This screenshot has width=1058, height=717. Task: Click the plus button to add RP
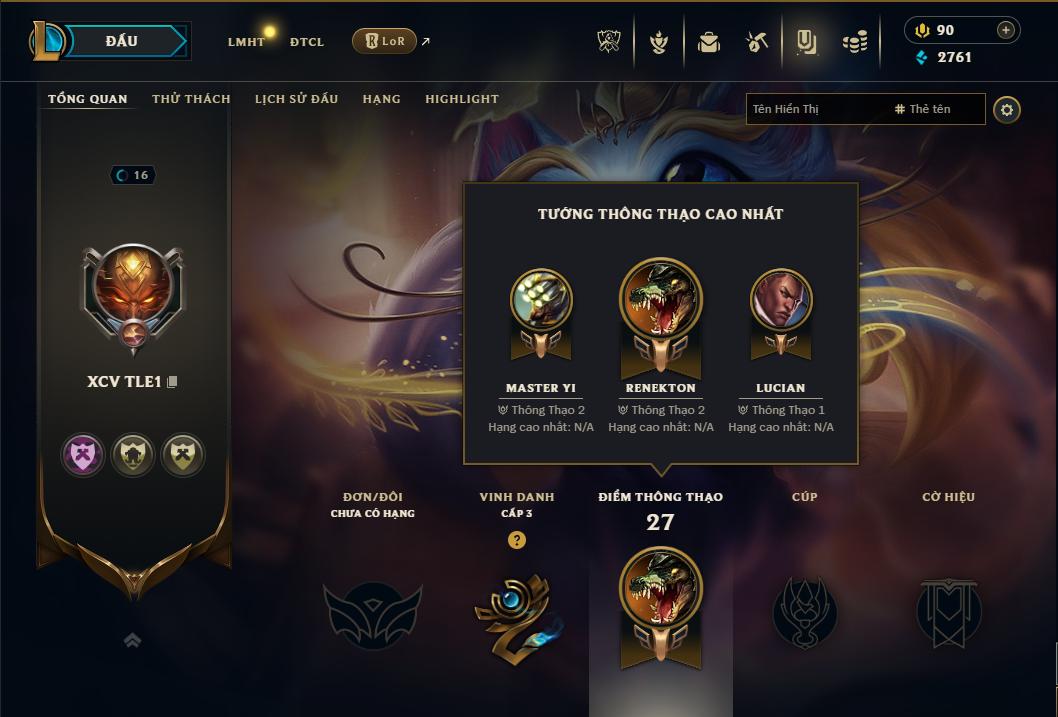coord(1005,30)
